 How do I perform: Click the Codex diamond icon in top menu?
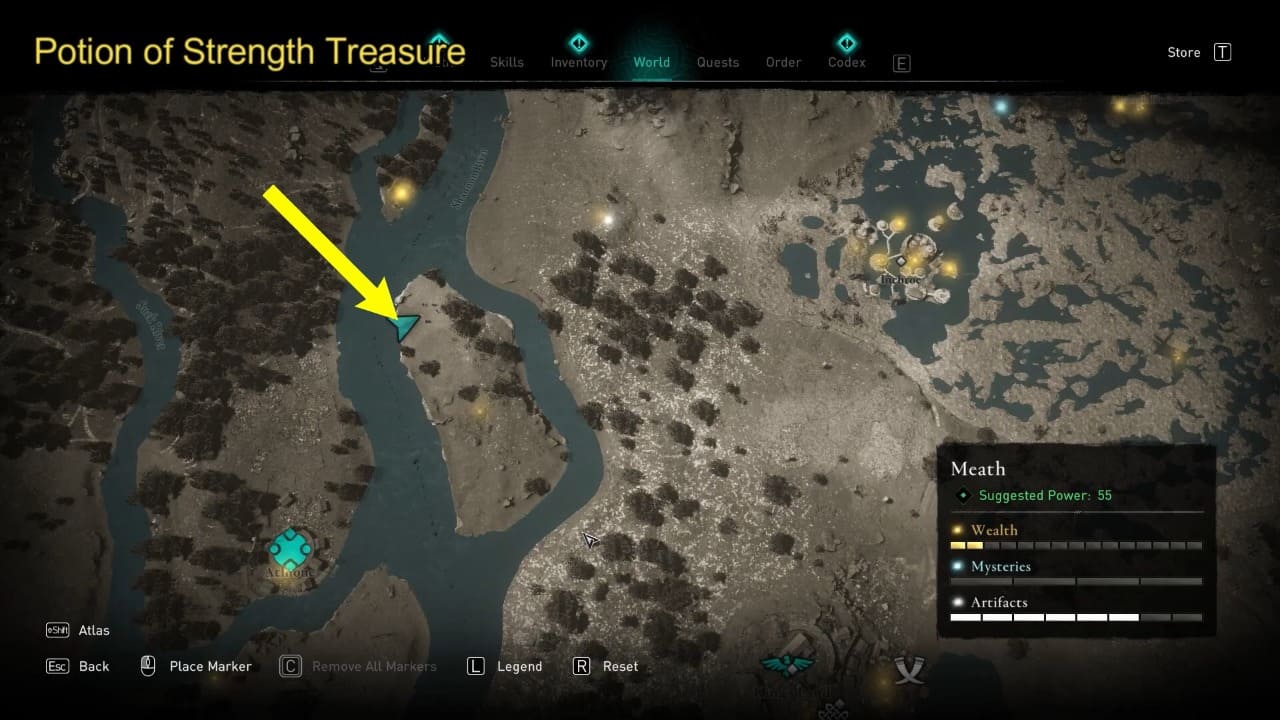(x=846, y=44)
